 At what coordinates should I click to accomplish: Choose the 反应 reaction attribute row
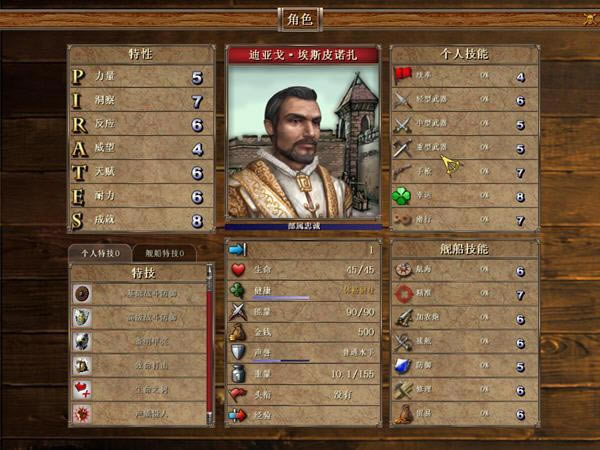tap(140, 125)
